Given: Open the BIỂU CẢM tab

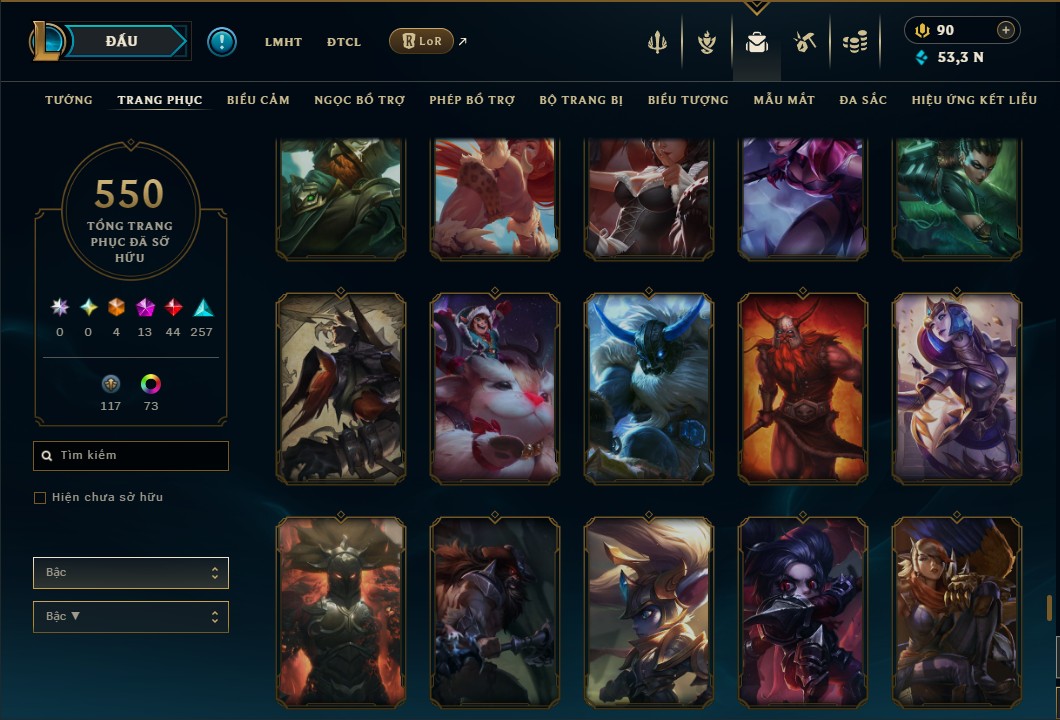Looking at the screenshot, I should pos(258,100).
